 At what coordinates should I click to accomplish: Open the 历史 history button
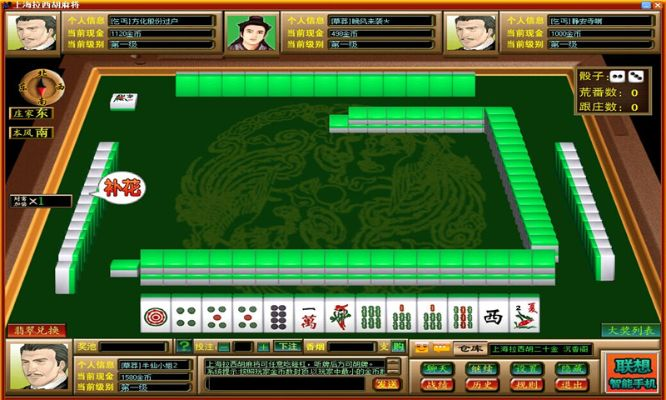(x=480, y=384)
